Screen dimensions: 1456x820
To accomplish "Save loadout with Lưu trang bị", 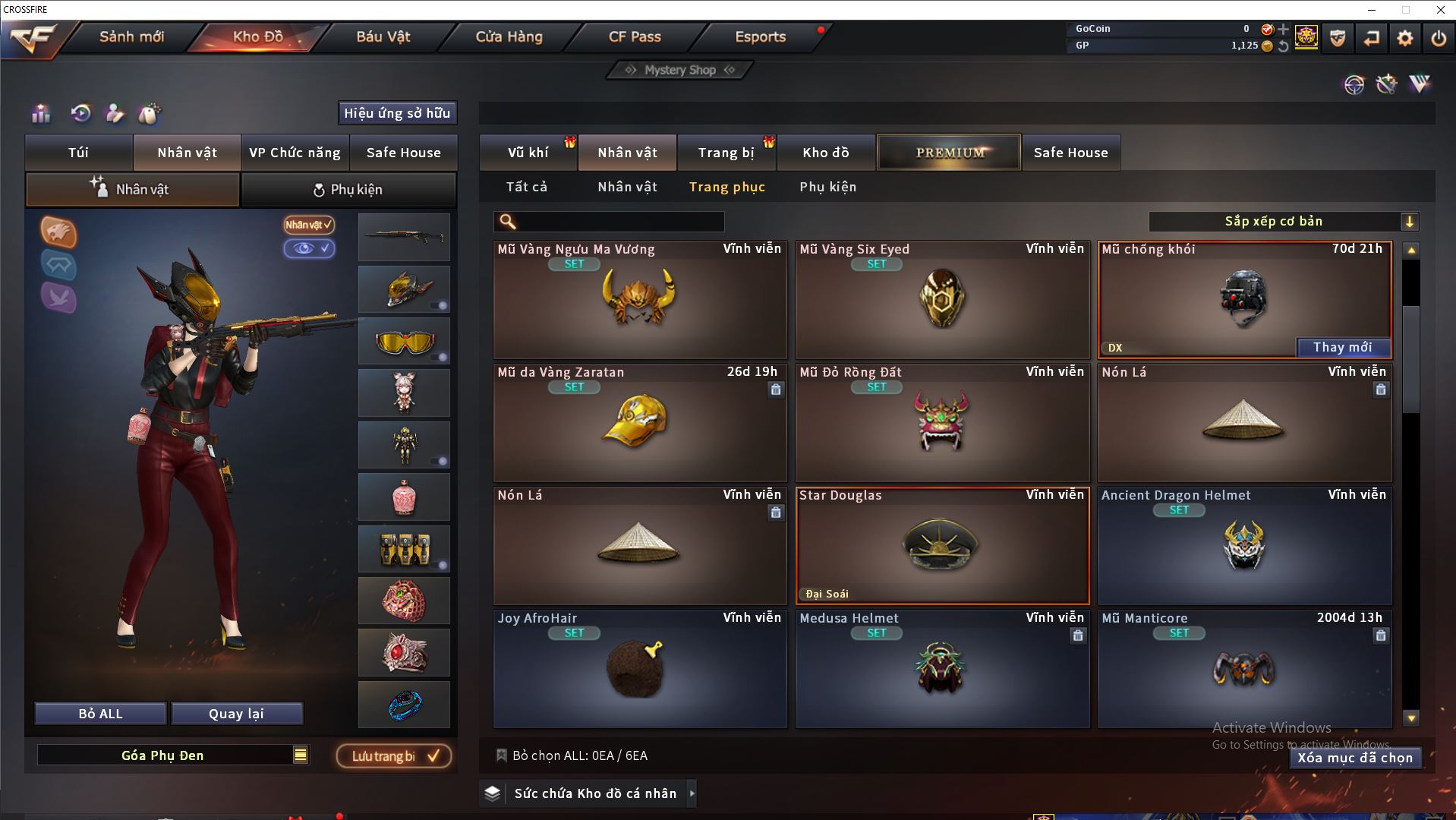I will pos(393,756).
